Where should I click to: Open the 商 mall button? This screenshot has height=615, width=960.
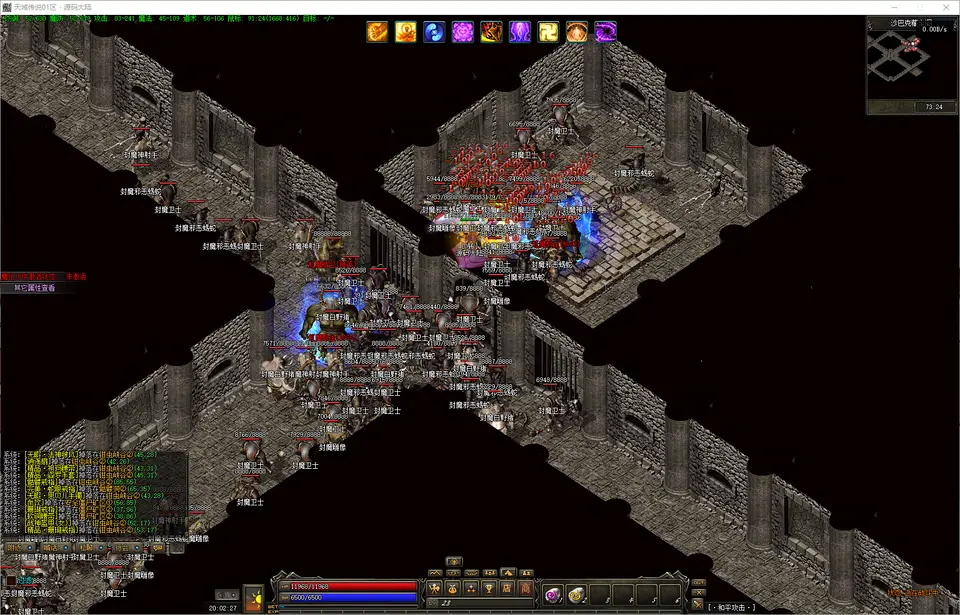[x=525, y=587]
